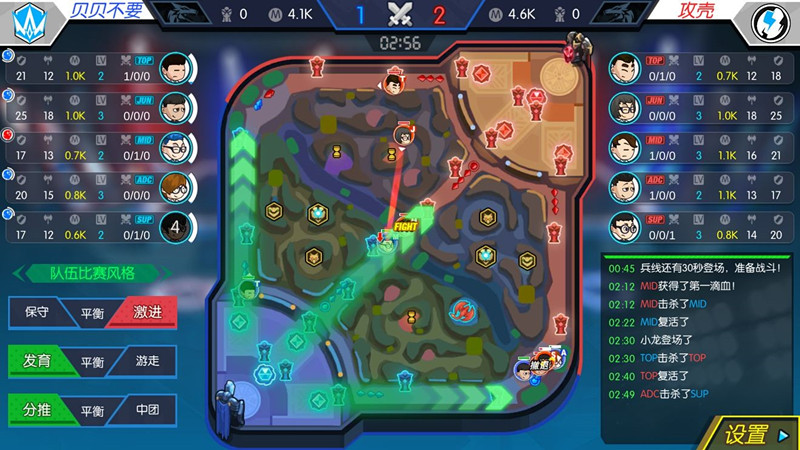The width and height of the screenshot is (800, 450).
Task: Click the FIGHT marker on the map
Action: [x=405, y=227]
